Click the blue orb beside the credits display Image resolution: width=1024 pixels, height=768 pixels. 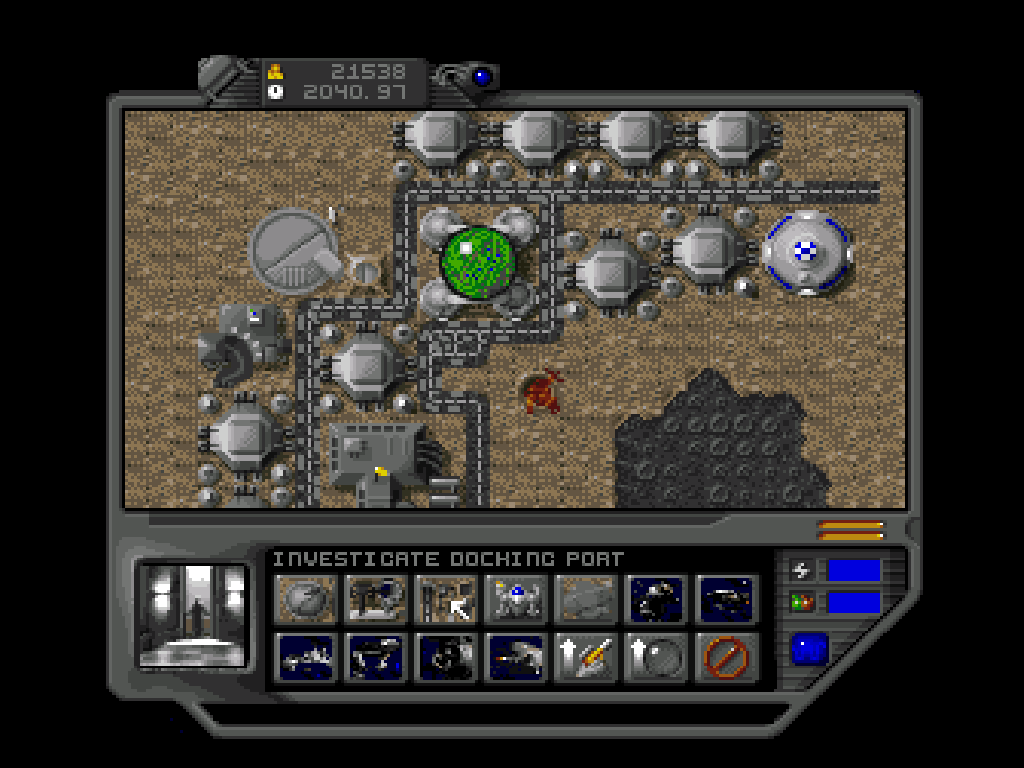coord(484,76)
